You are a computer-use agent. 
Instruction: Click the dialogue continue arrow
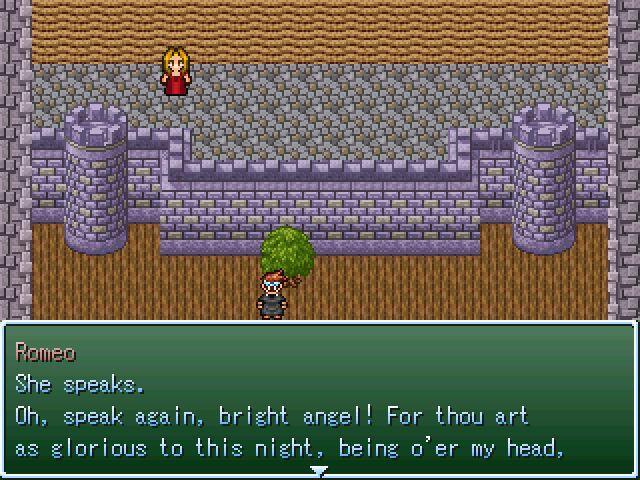(319, 470)
